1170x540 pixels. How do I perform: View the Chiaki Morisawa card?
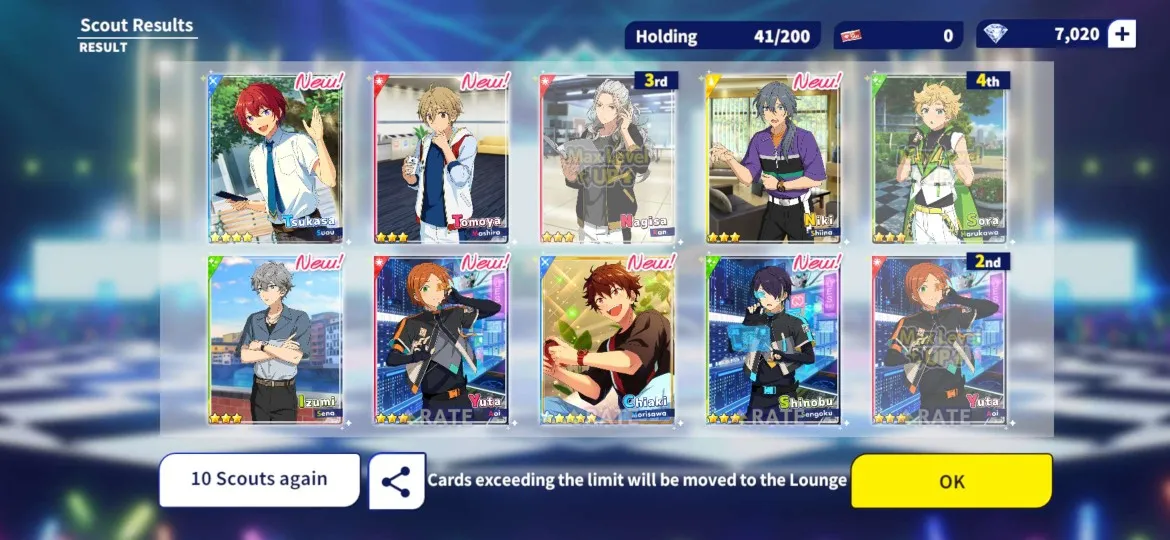608,340
